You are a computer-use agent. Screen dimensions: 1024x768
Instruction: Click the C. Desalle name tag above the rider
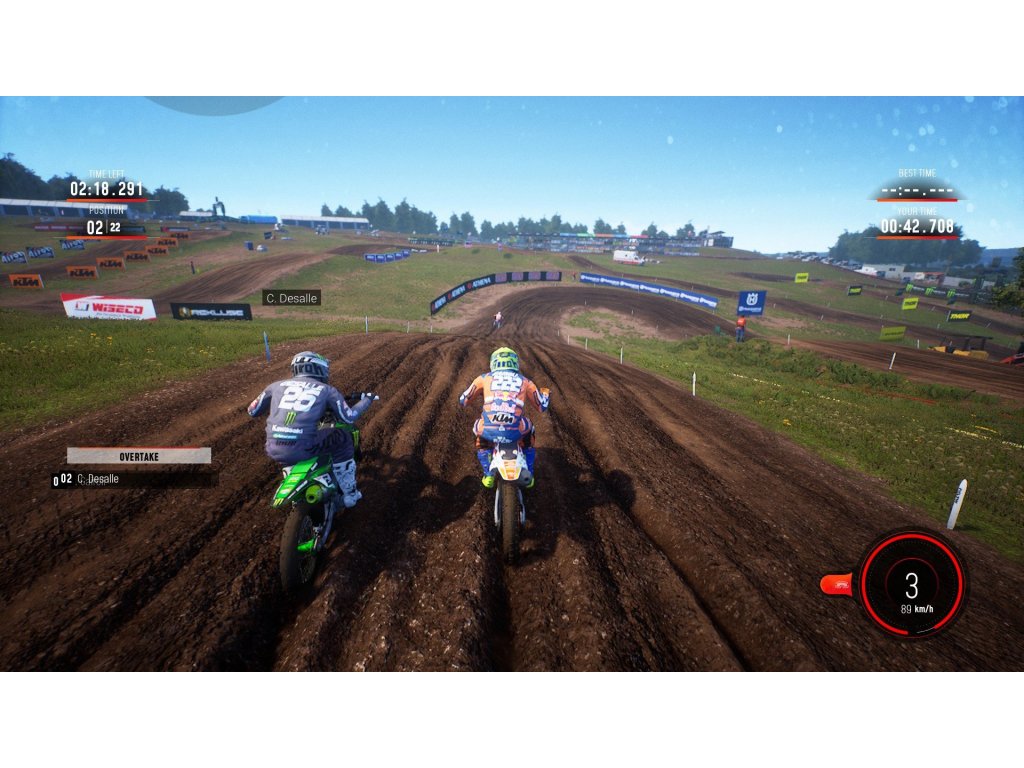click(291, 297)
